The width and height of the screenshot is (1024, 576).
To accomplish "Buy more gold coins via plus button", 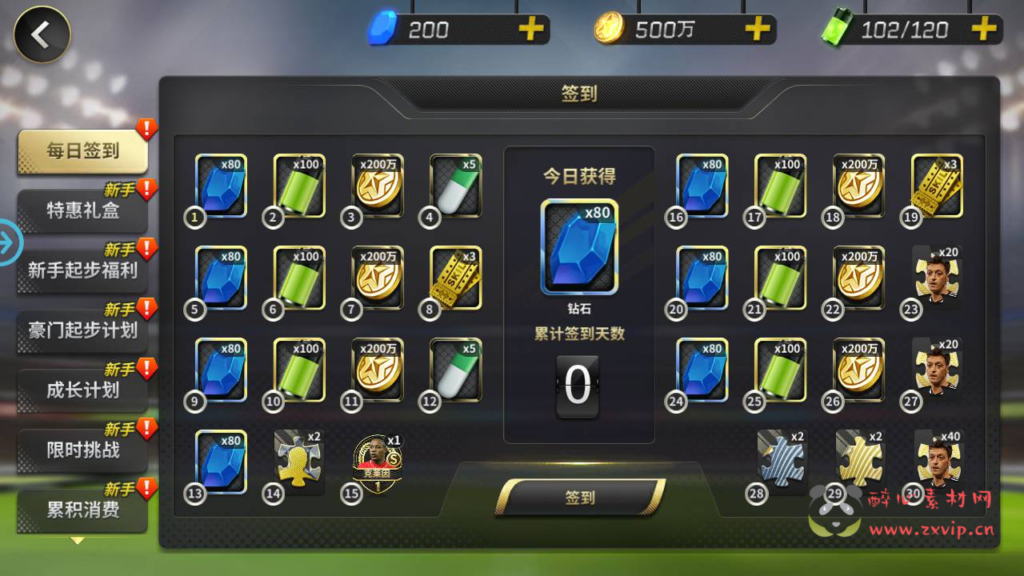I will click(758, 29).
